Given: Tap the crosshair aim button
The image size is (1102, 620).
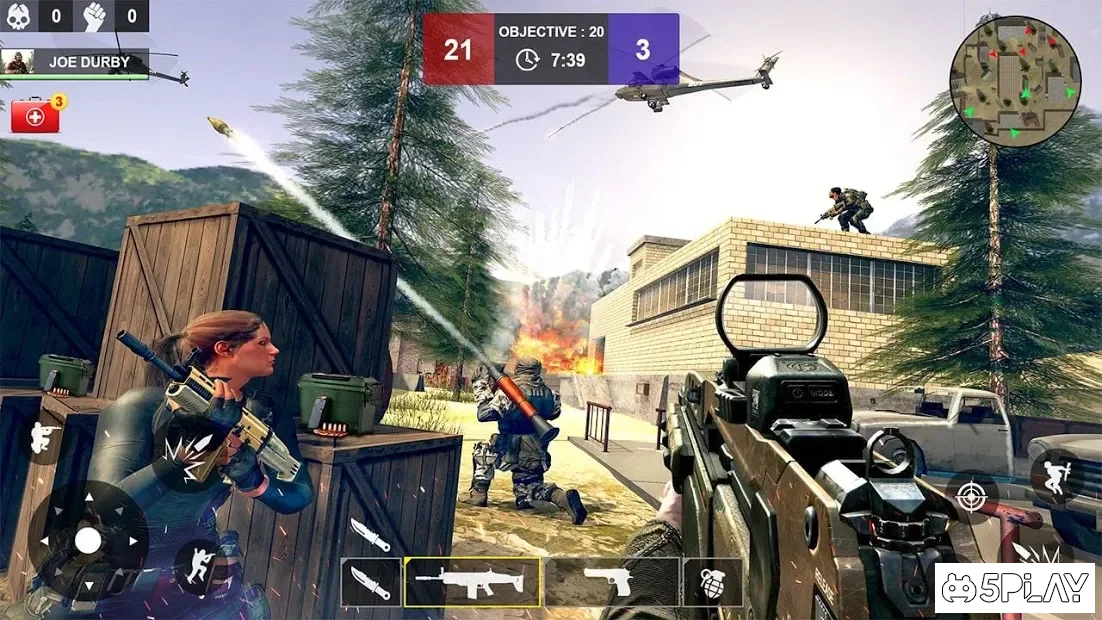Looking at the screenshot, I should point(971,496).
